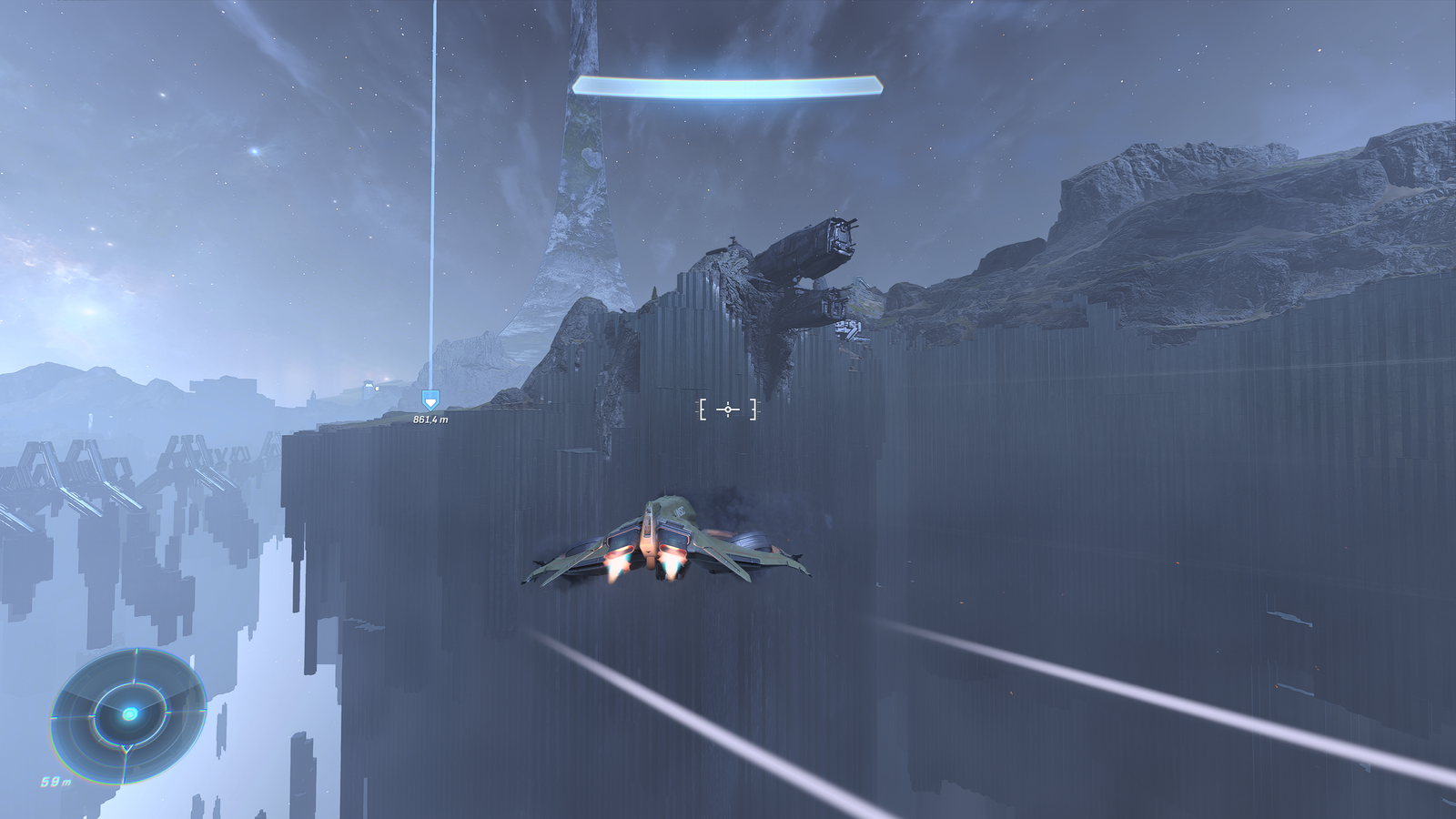Click the arrow tip of the waypoint pin

pos(431,411)
